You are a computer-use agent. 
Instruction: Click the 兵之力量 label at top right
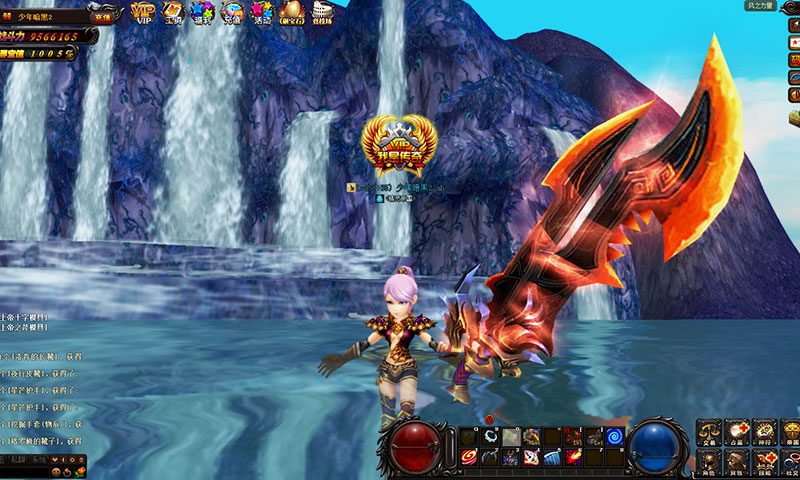click(760, 6)
